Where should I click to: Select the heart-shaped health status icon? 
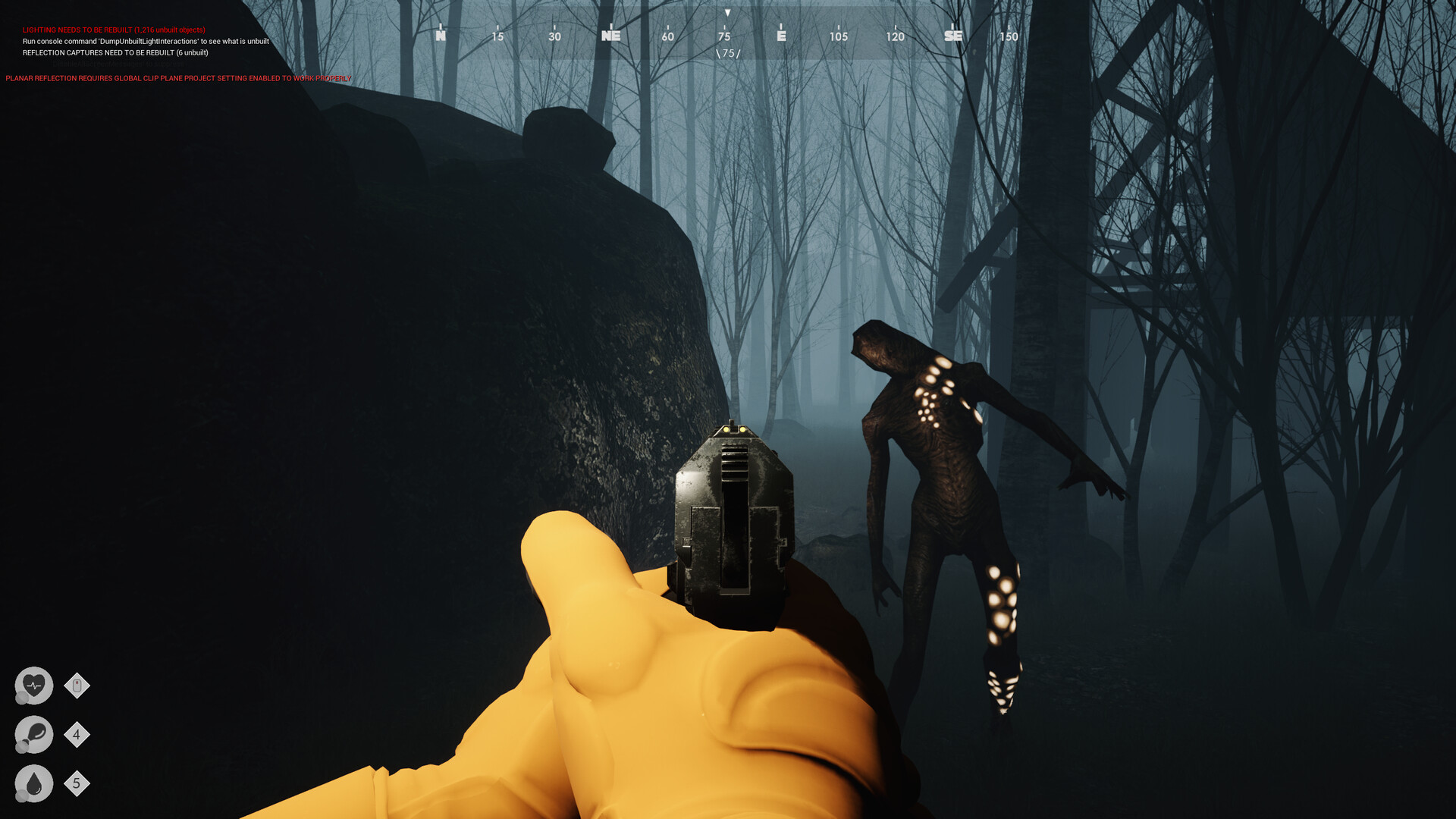(33, 685)
